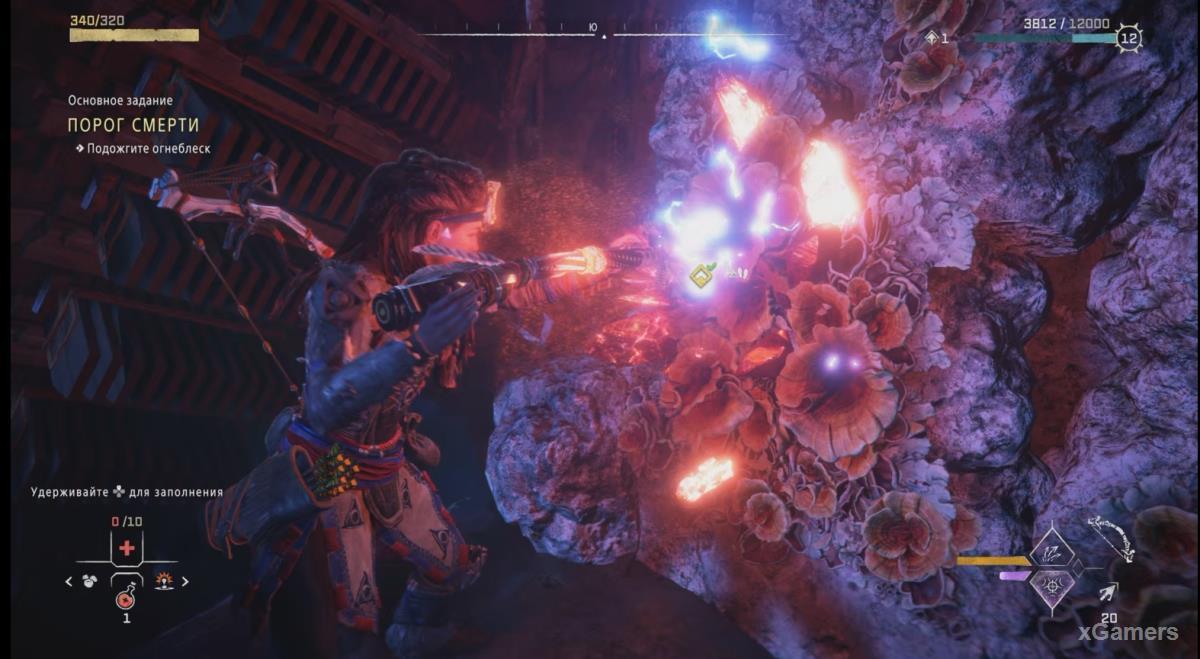Open the ПОРОГ СМЕРТИ quest tracker

[133, 125]
